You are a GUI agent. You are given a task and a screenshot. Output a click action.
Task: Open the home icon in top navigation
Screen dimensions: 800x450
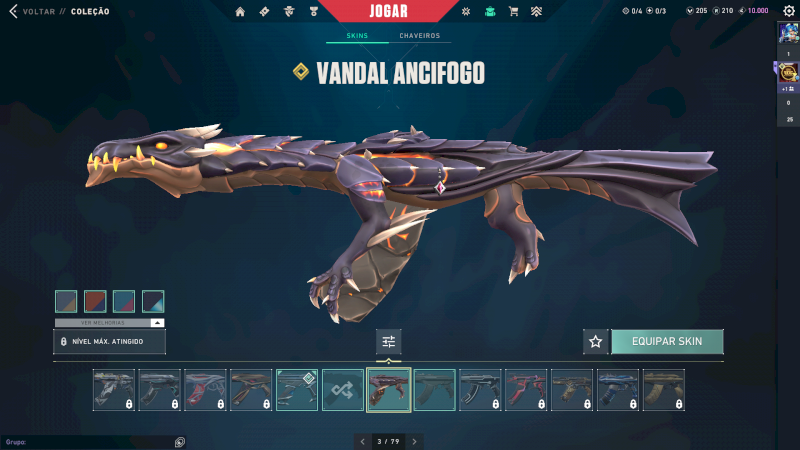coord(240,12)
